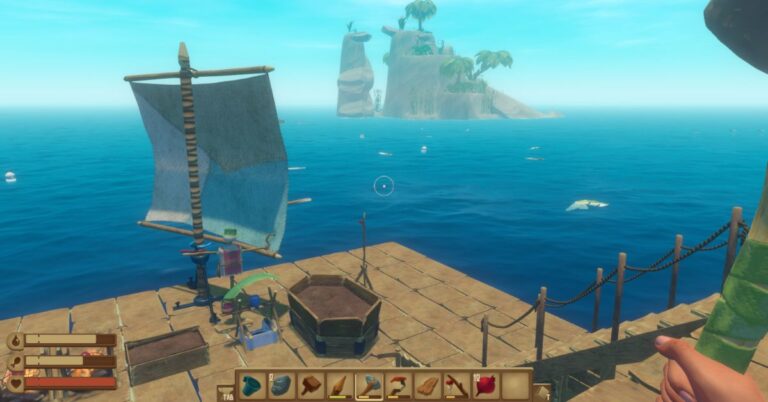Equip the stone axe hotbar slot
The width and height of the screenshot is (768, 402).
(369, 385)
